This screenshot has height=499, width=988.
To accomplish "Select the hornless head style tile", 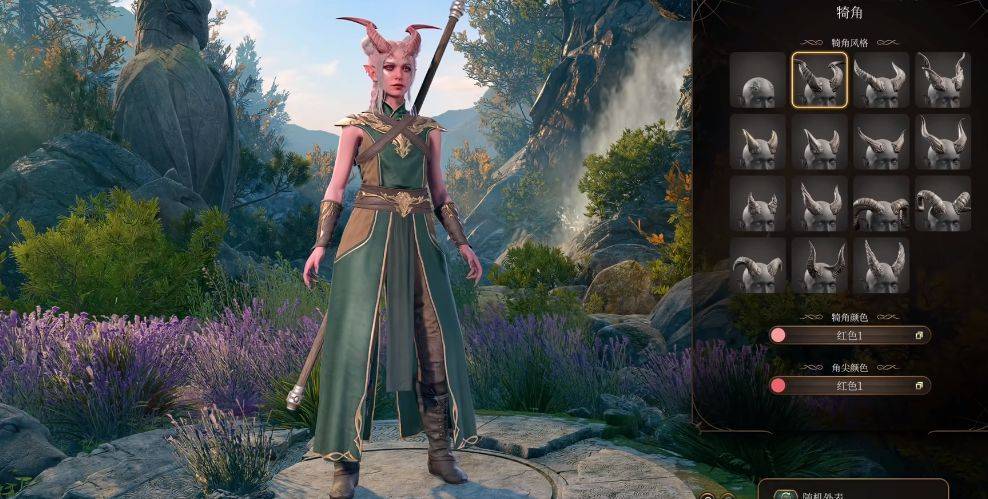I will click(x=758, y=80).
